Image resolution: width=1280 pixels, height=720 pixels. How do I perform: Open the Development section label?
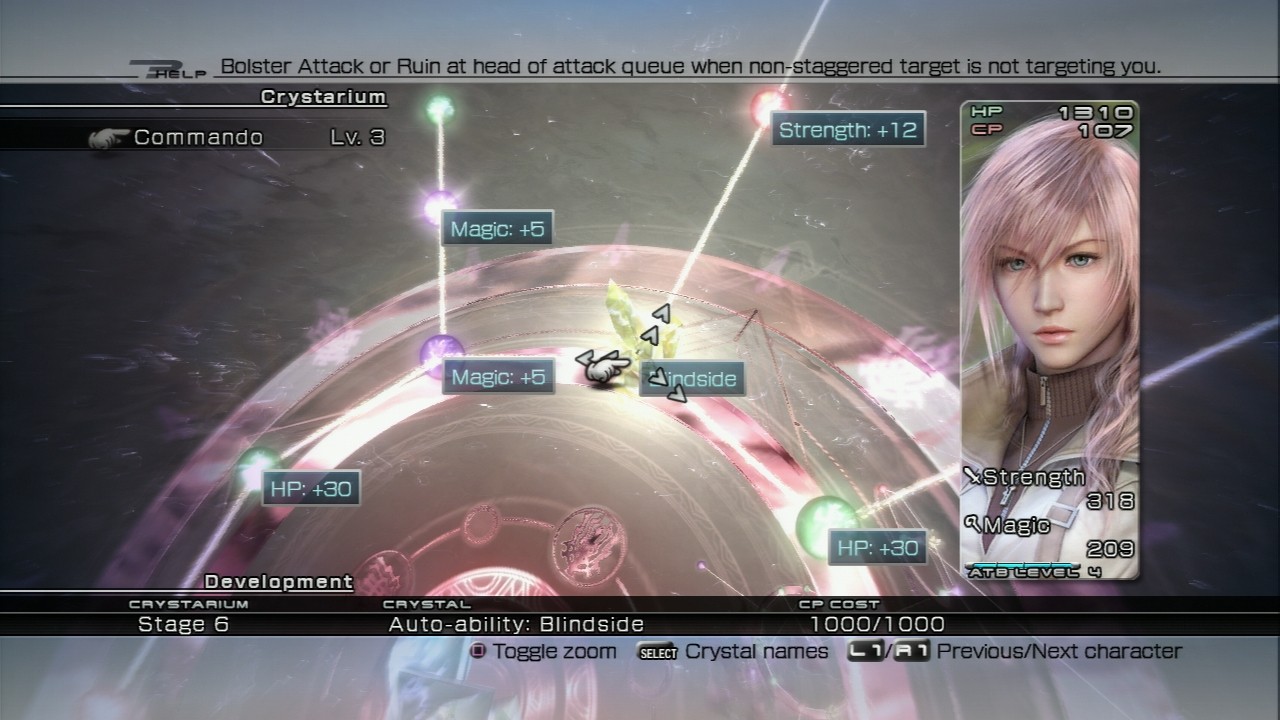pos(277,581)
